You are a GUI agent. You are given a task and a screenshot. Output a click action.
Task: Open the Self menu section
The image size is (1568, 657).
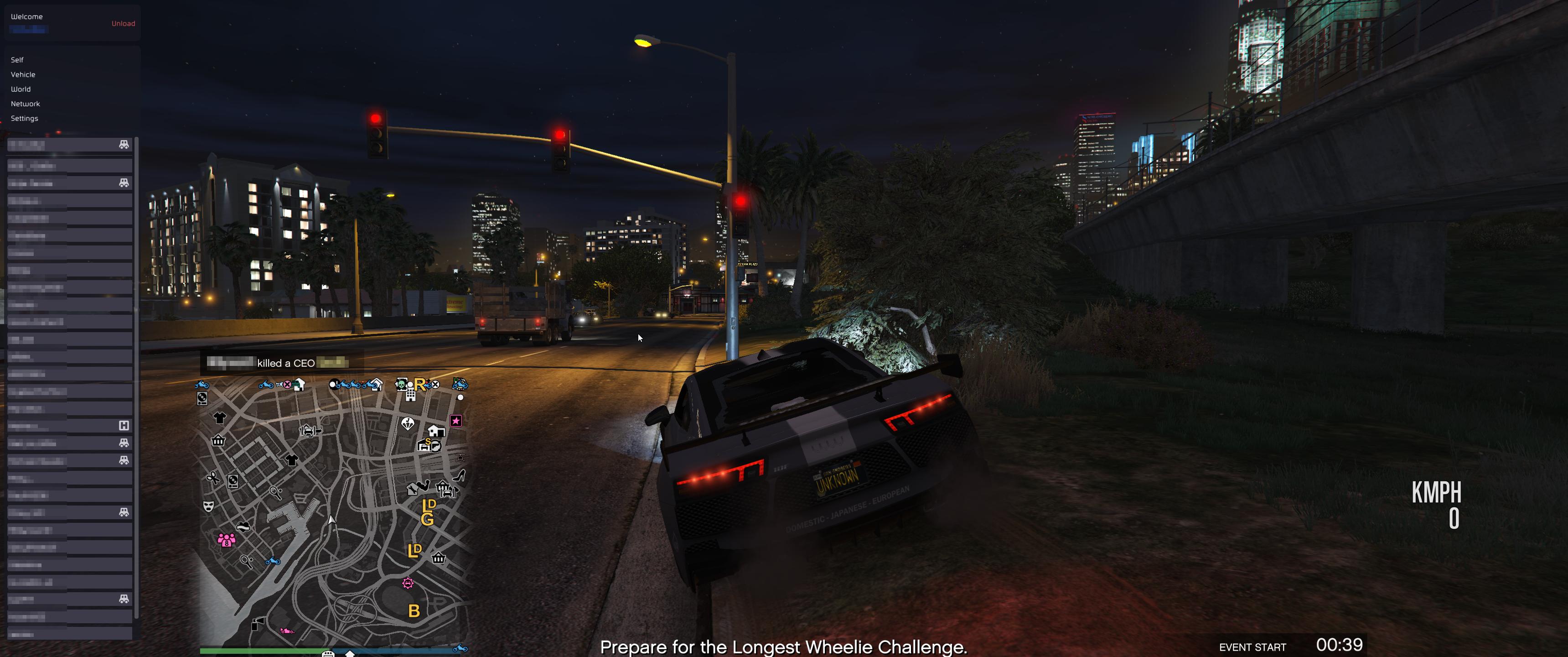coord(17,59)
